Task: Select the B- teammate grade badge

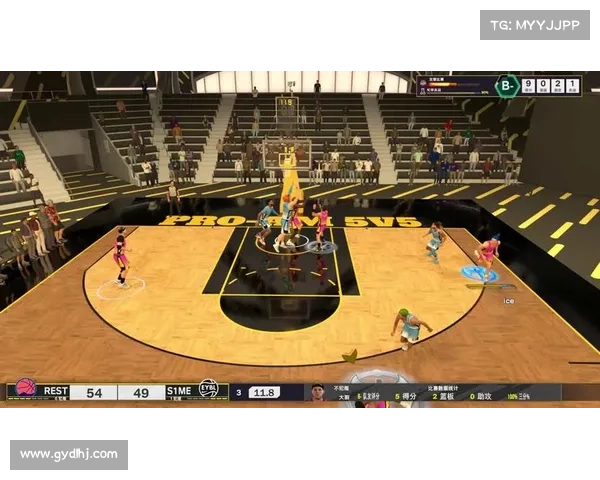Action: tap(507, 86)
